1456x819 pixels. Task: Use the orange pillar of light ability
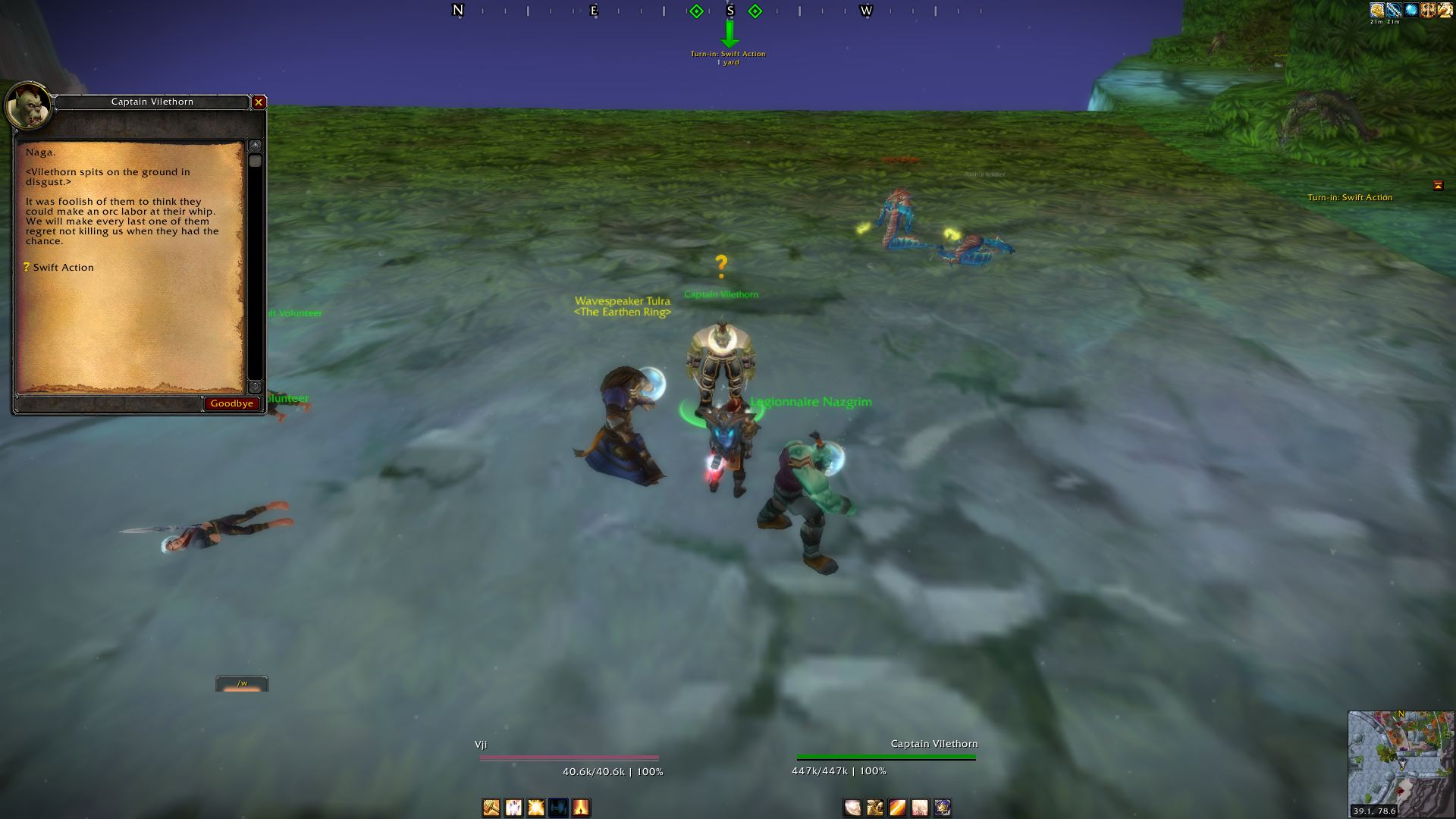tap(581, 808)
